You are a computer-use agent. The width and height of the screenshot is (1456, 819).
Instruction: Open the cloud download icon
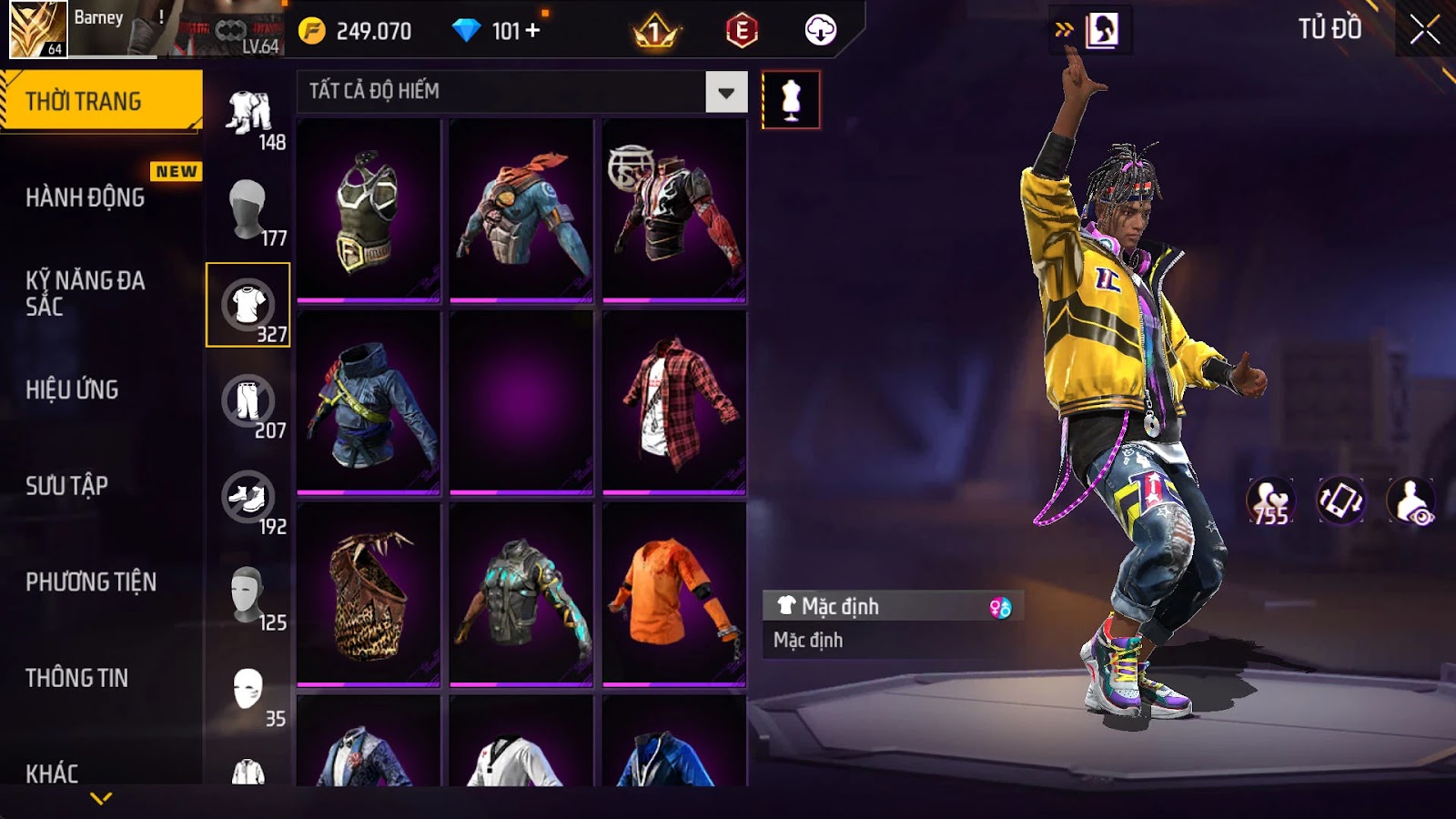(820, 31)
